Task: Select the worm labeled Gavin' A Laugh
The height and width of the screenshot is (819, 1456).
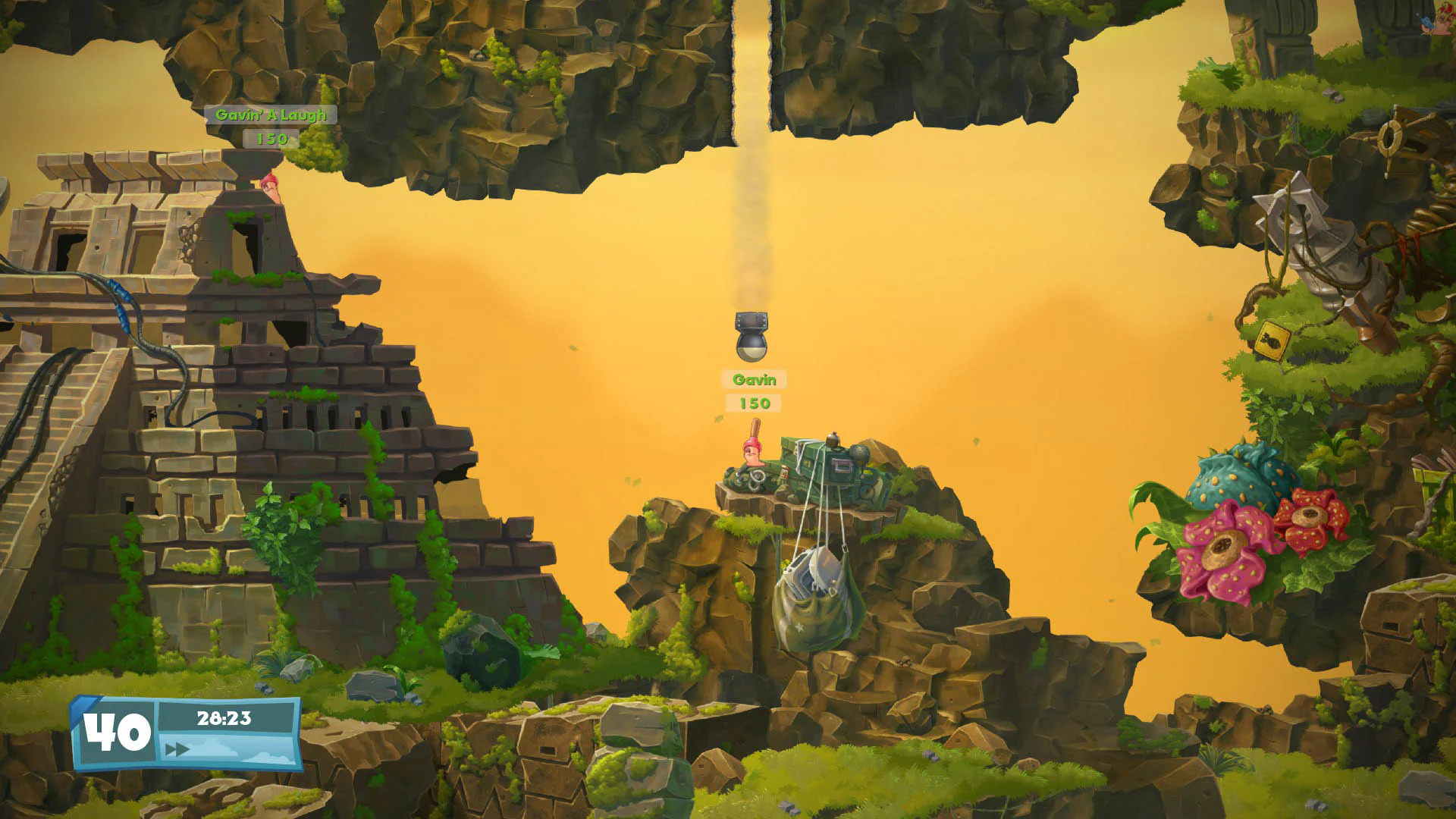Action: tap(269, 186)
